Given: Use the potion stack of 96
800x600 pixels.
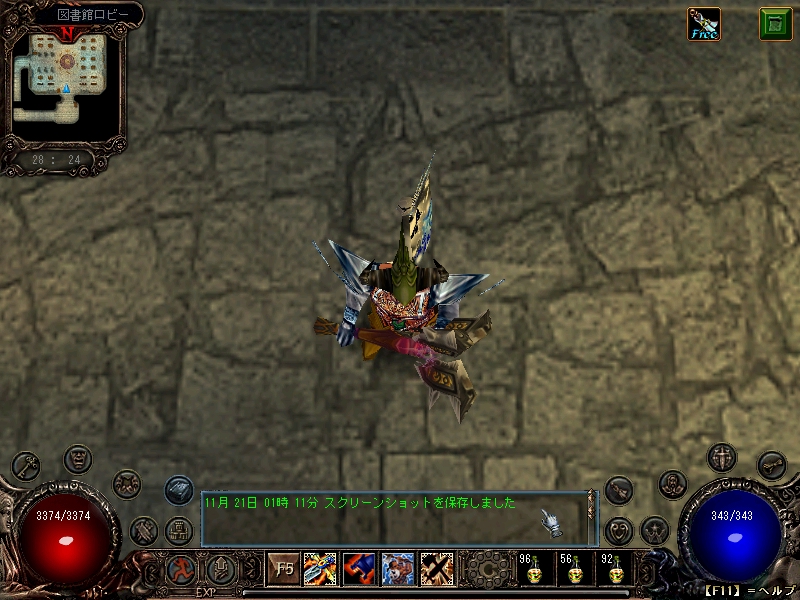Looking at the screenshot, I should coord(530,570).
